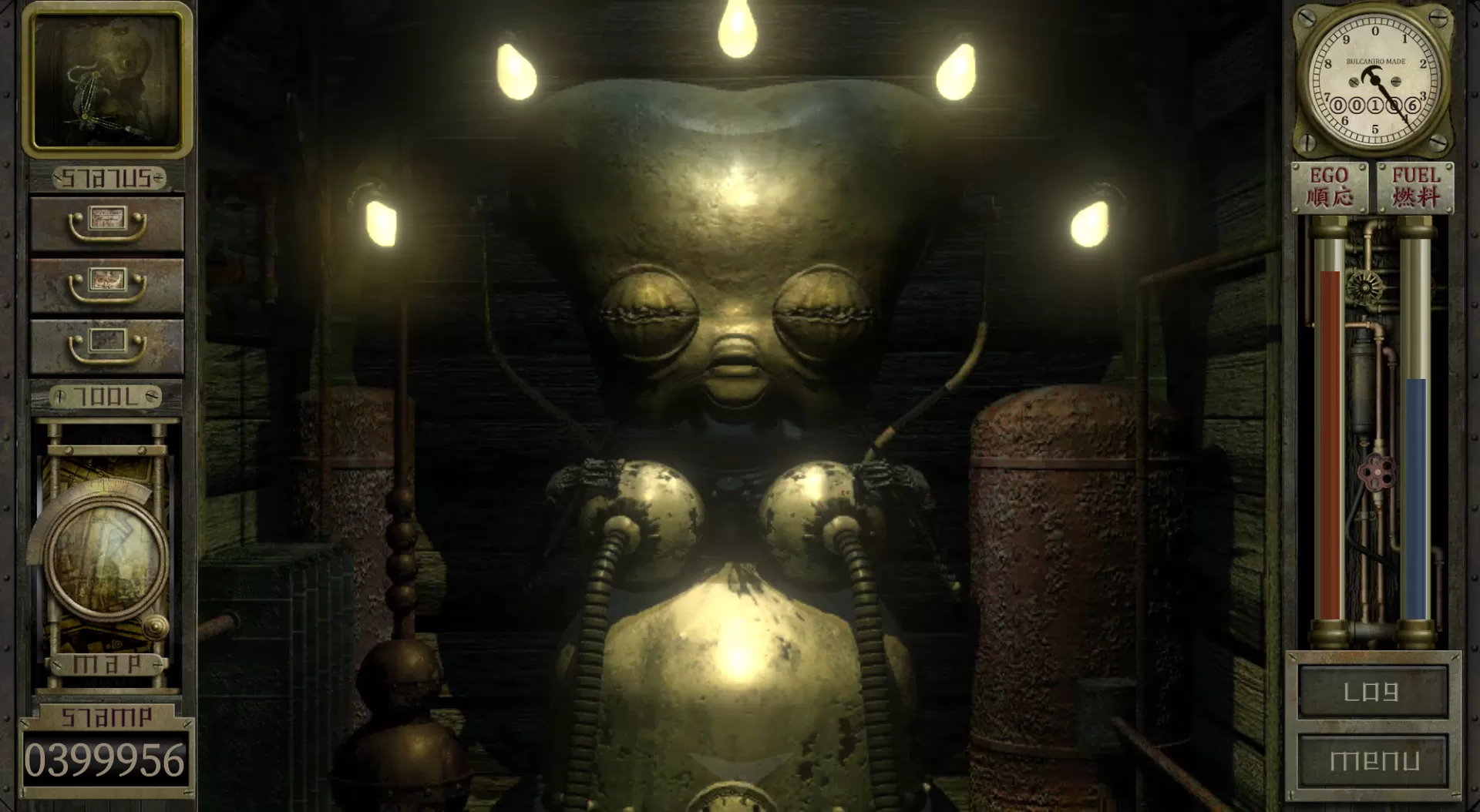Open the MENU screen
Image resolution: width=1480 pixels, height=812 pixels.
point(1374,760)
